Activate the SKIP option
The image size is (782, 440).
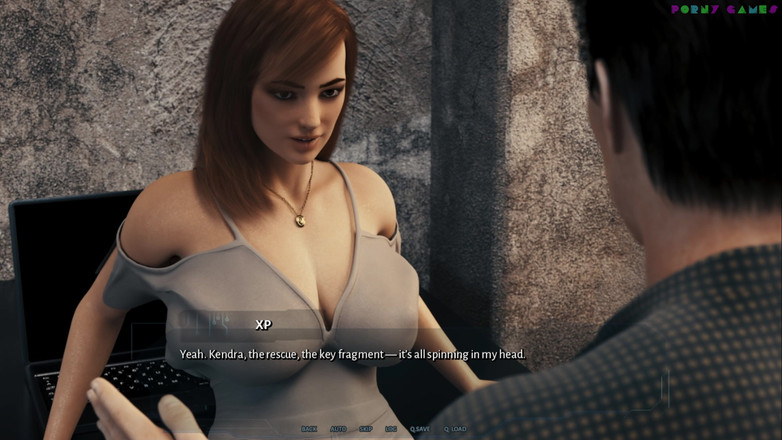click(366, 429)
